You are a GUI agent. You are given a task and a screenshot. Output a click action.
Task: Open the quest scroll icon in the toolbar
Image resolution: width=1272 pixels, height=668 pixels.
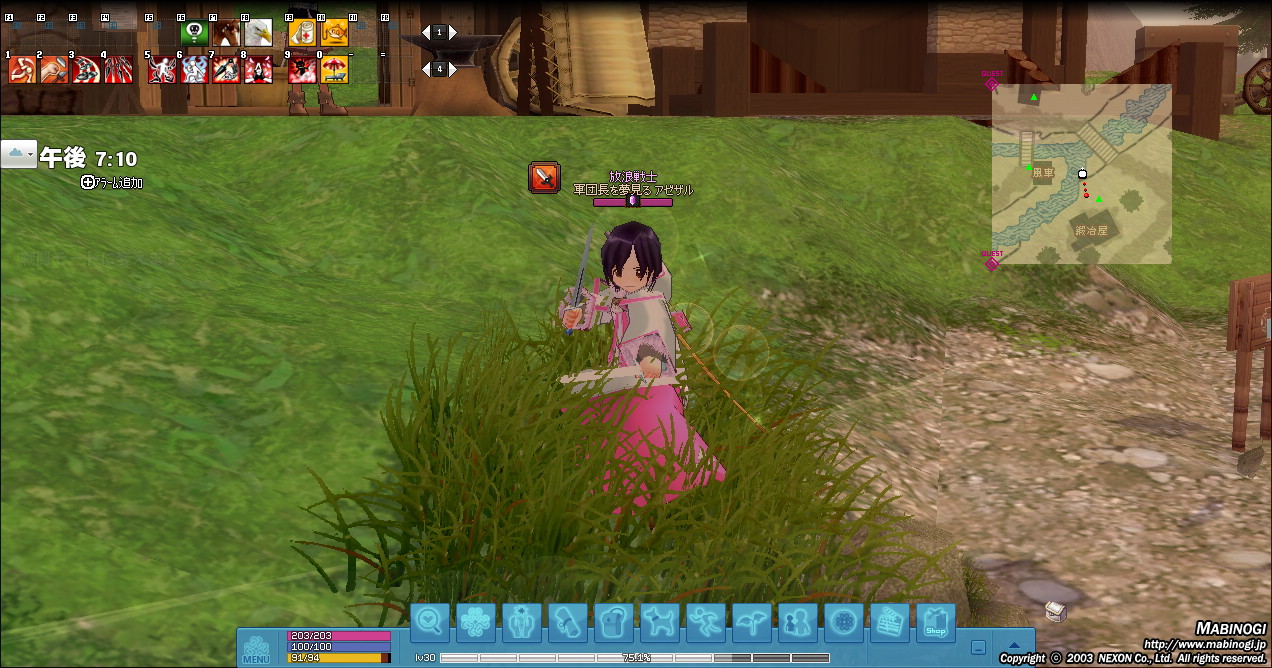pos(567,623)
